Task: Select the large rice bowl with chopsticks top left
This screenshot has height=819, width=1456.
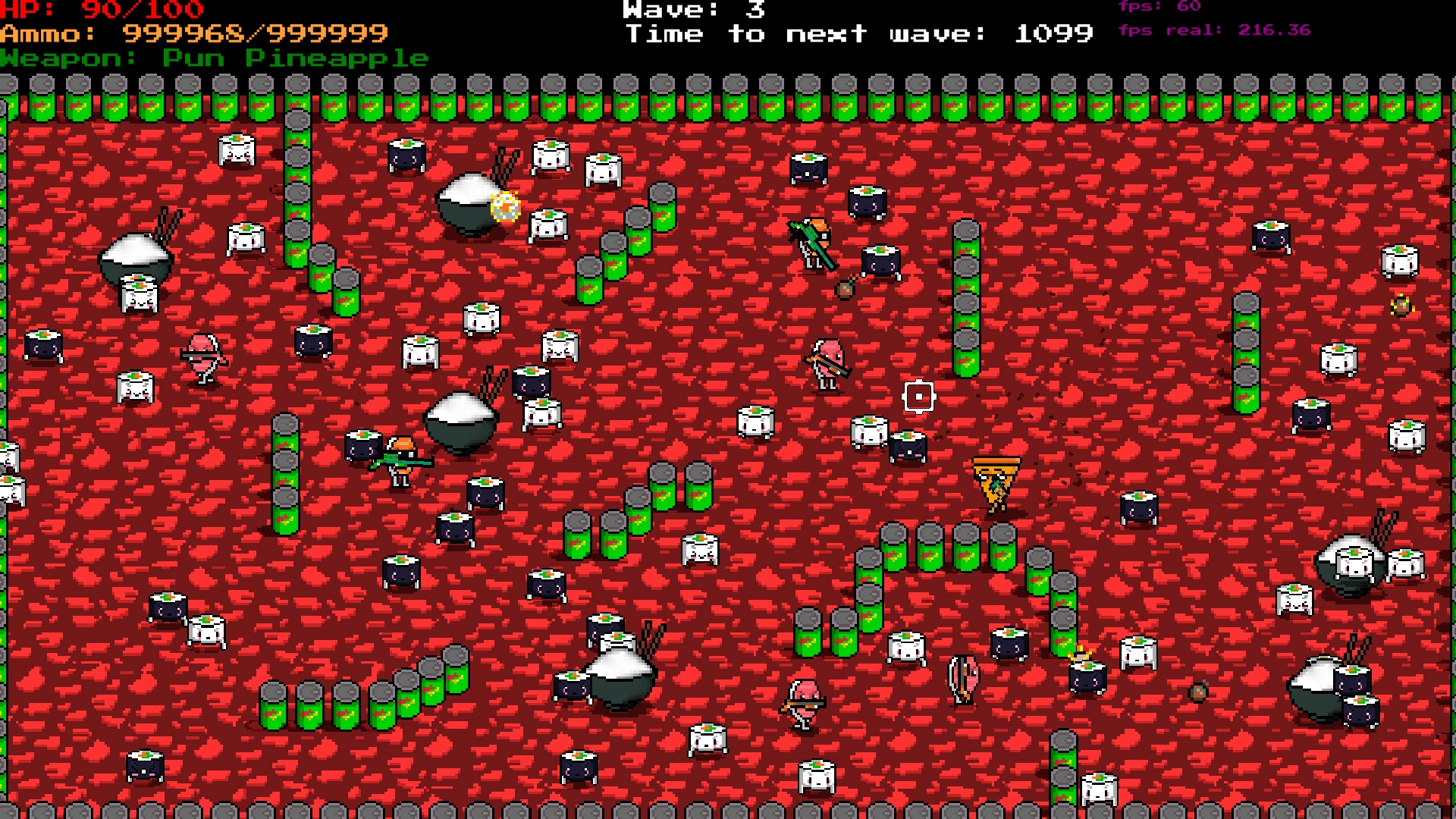Action: [135, 250]
